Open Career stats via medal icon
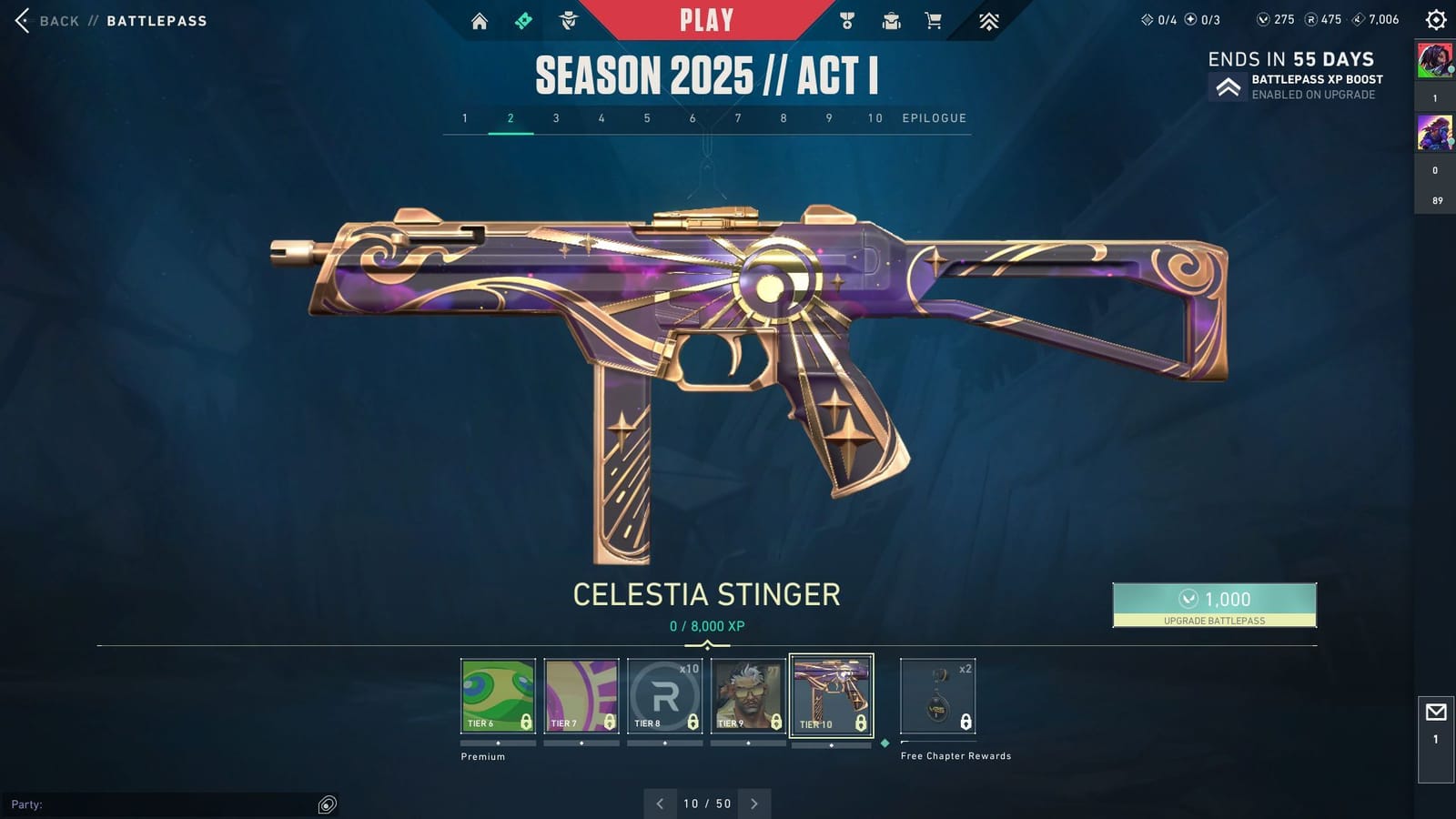This screenshot has height=819, width=1456. point(845,18)
